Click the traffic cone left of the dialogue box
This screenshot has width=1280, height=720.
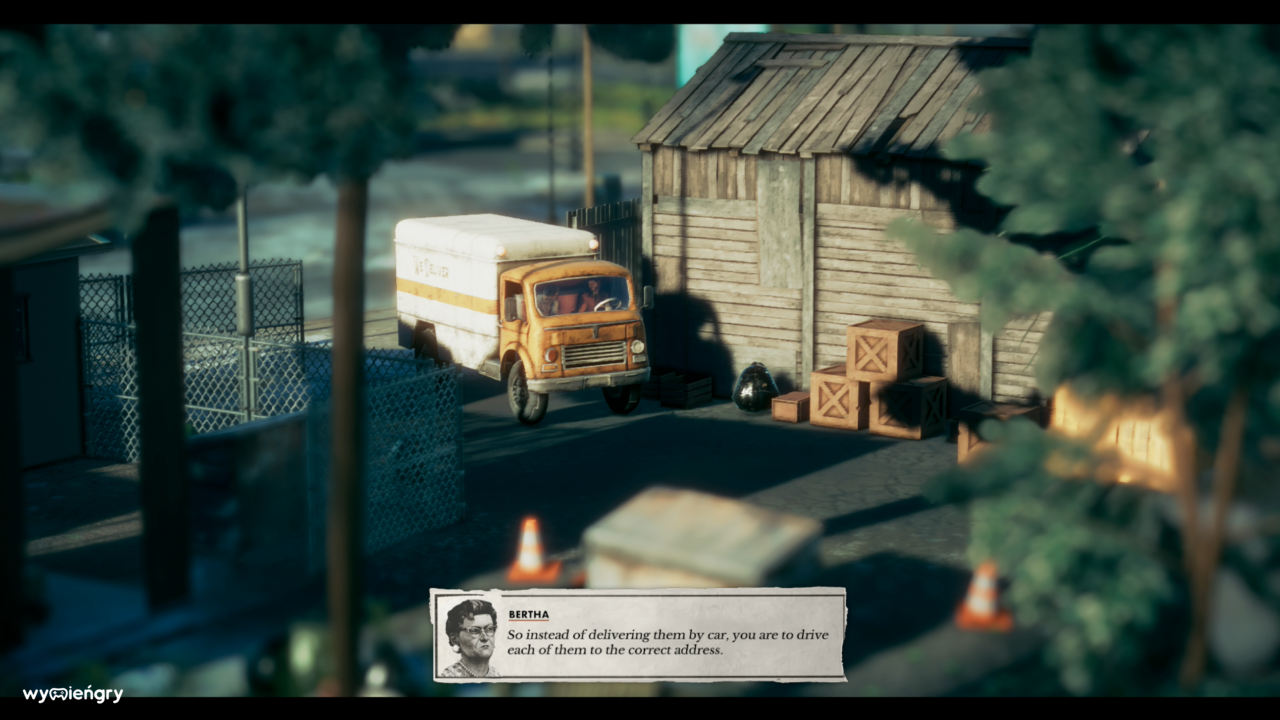(530, 550)
